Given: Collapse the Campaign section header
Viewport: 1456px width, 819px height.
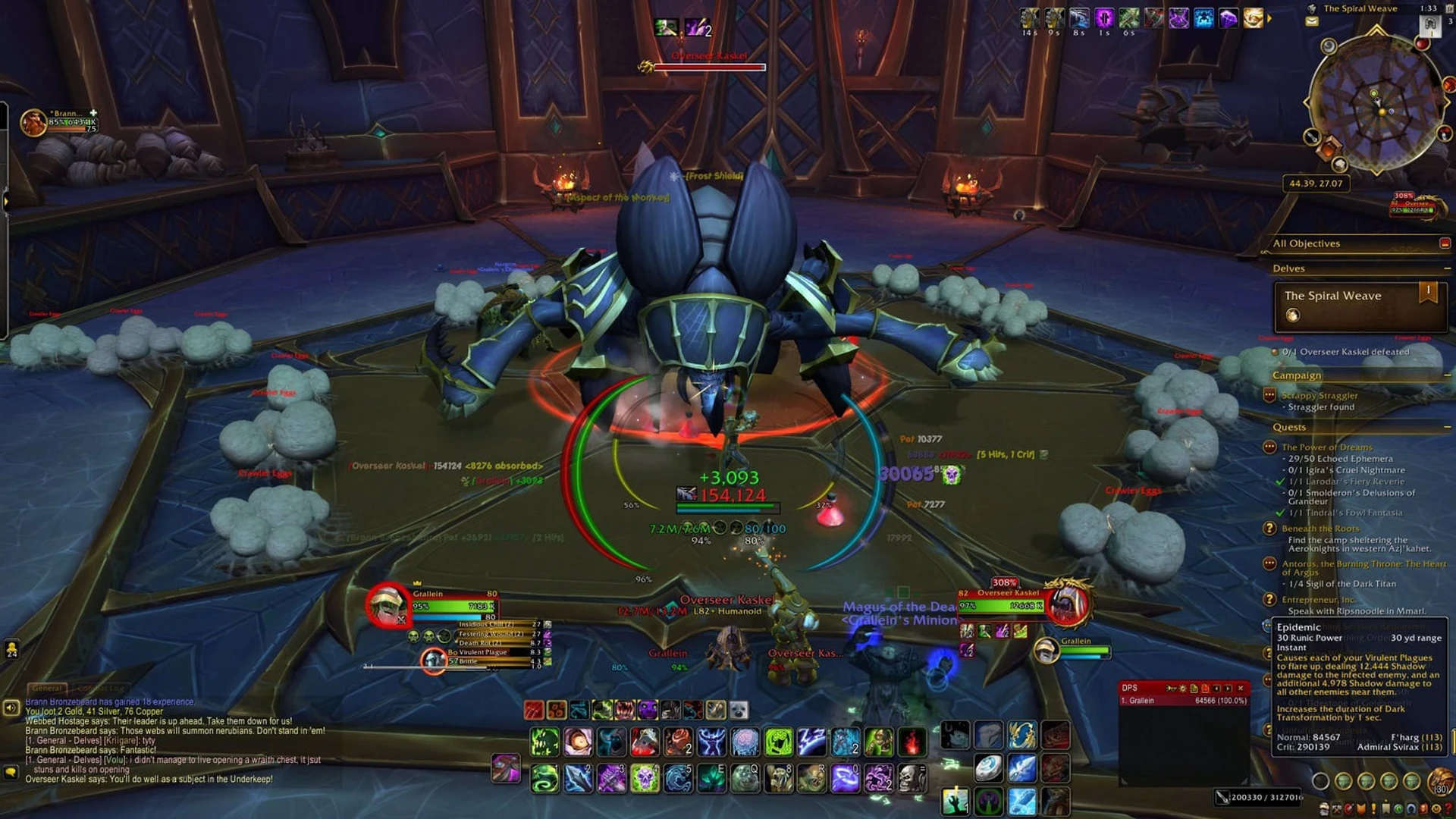Looking at the screenshot, I should [x=1298, y=375].
